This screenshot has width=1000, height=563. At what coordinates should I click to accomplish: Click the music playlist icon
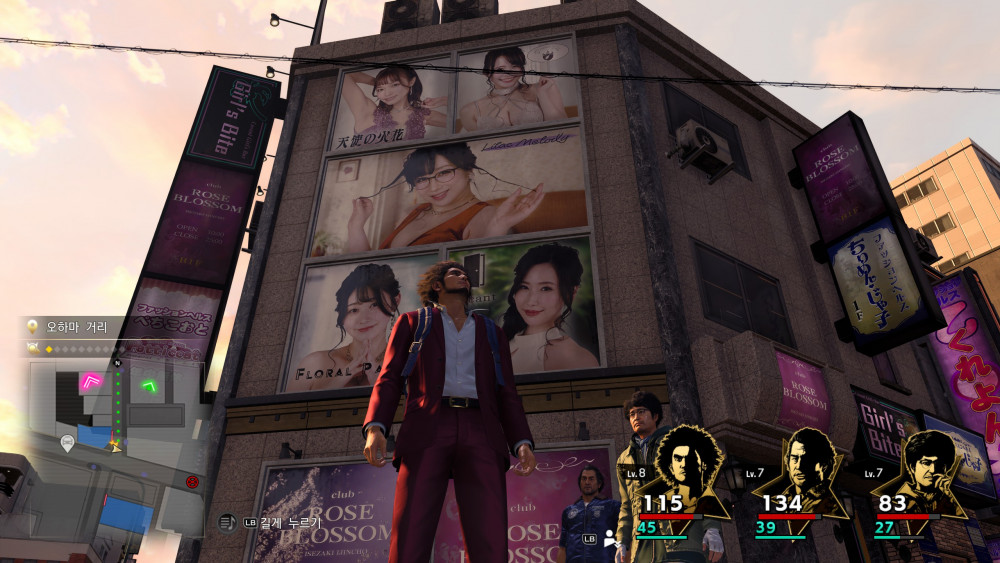point(226,522)
